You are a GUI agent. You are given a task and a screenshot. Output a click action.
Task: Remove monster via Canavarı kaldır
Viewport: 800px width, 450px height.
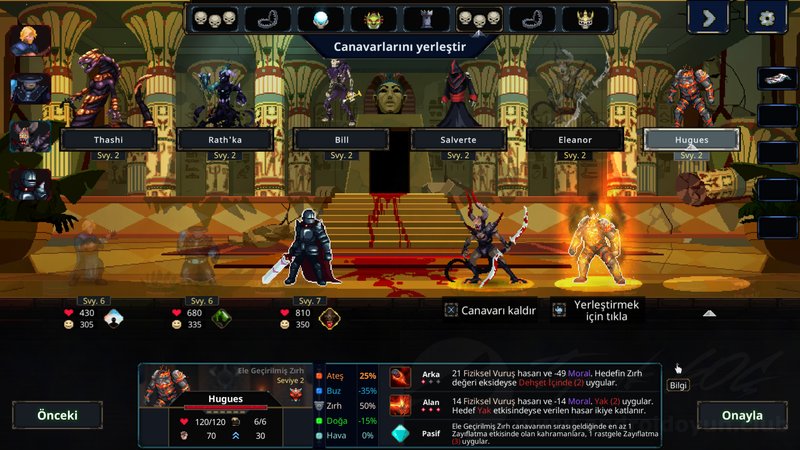point(490,310)
